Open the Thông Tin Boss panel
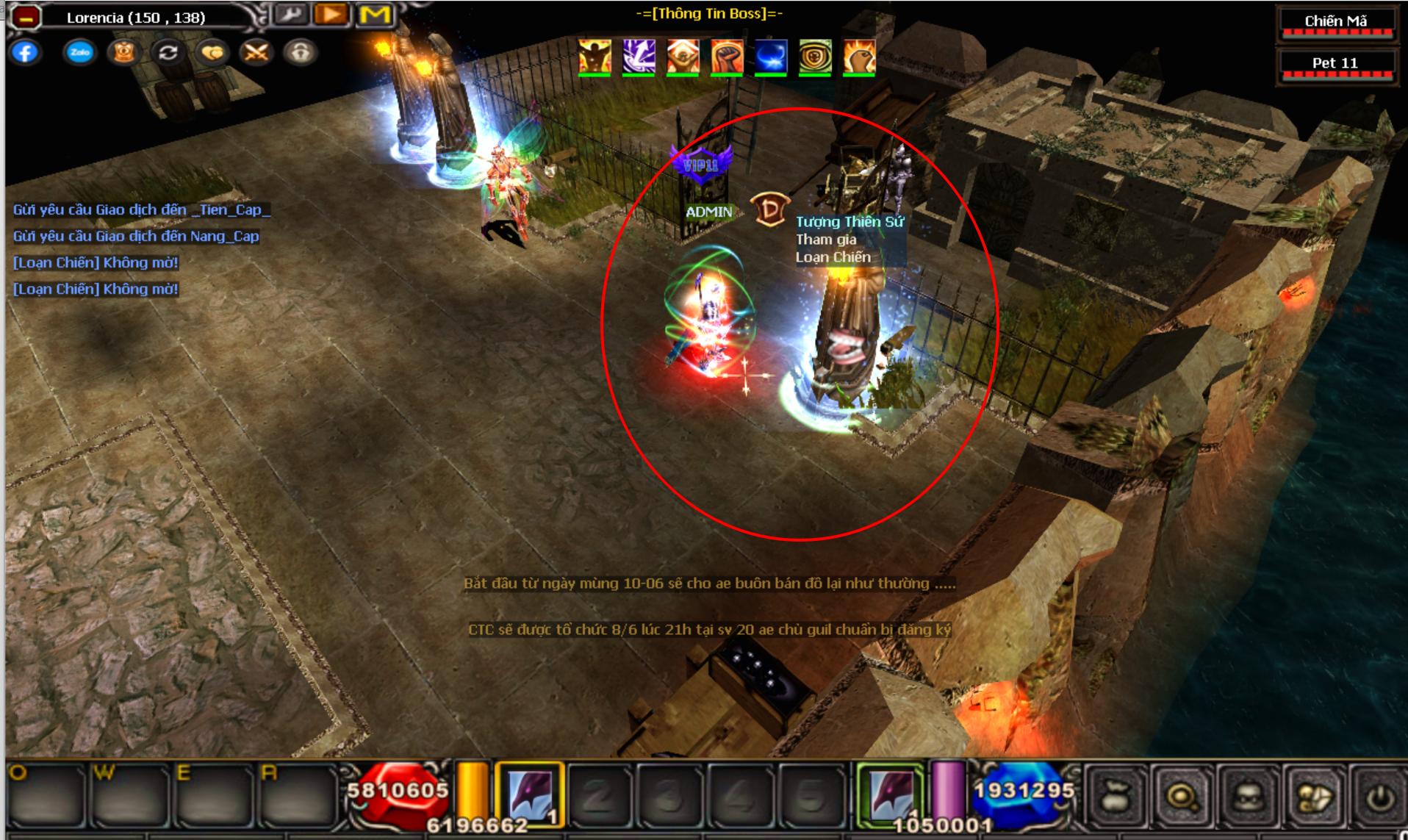This screenshot has width=1408, height=840. (x=709, y=13)
